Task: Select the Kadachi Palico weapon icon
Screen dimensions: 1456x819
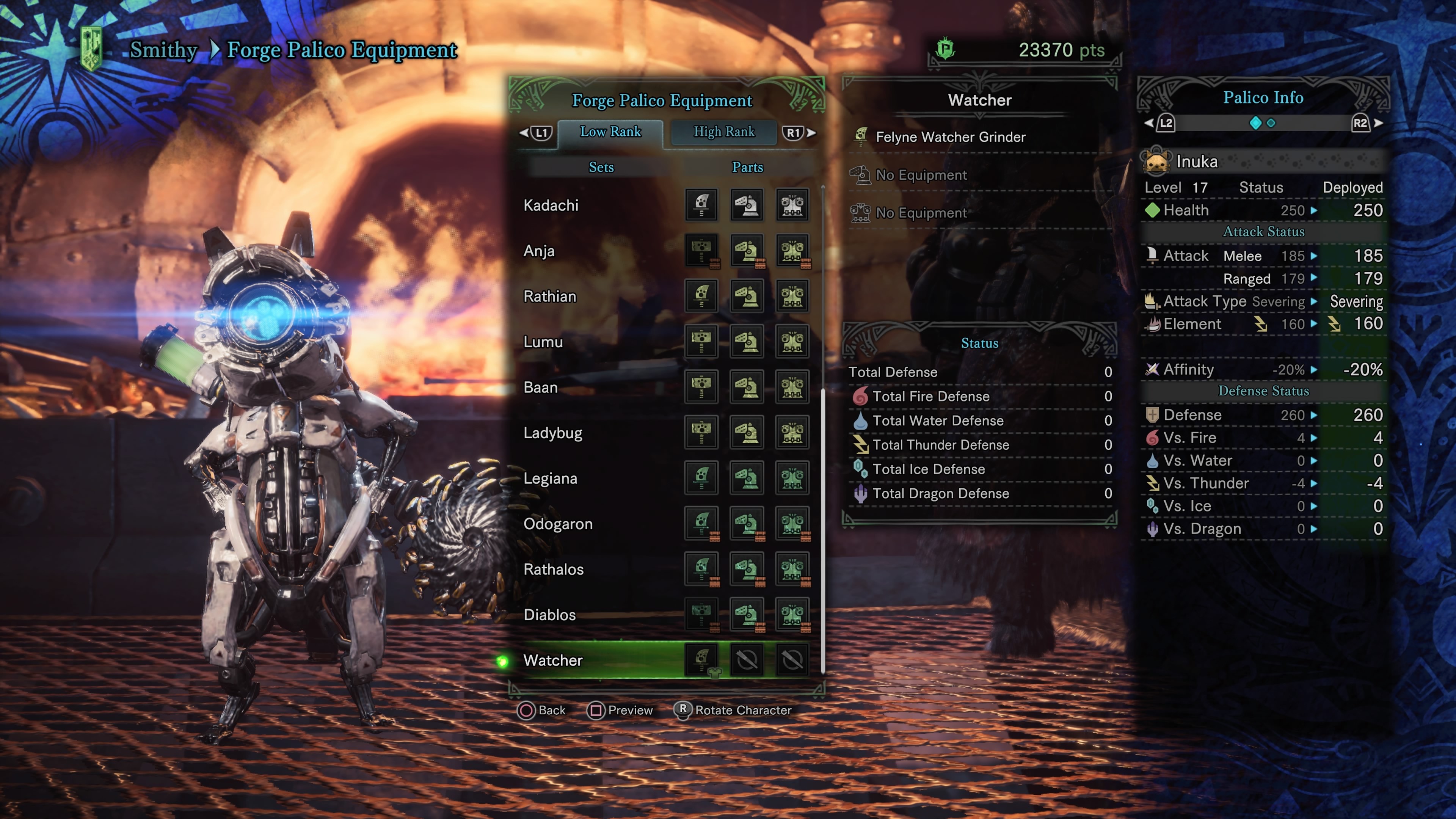Action: (701, 205)
